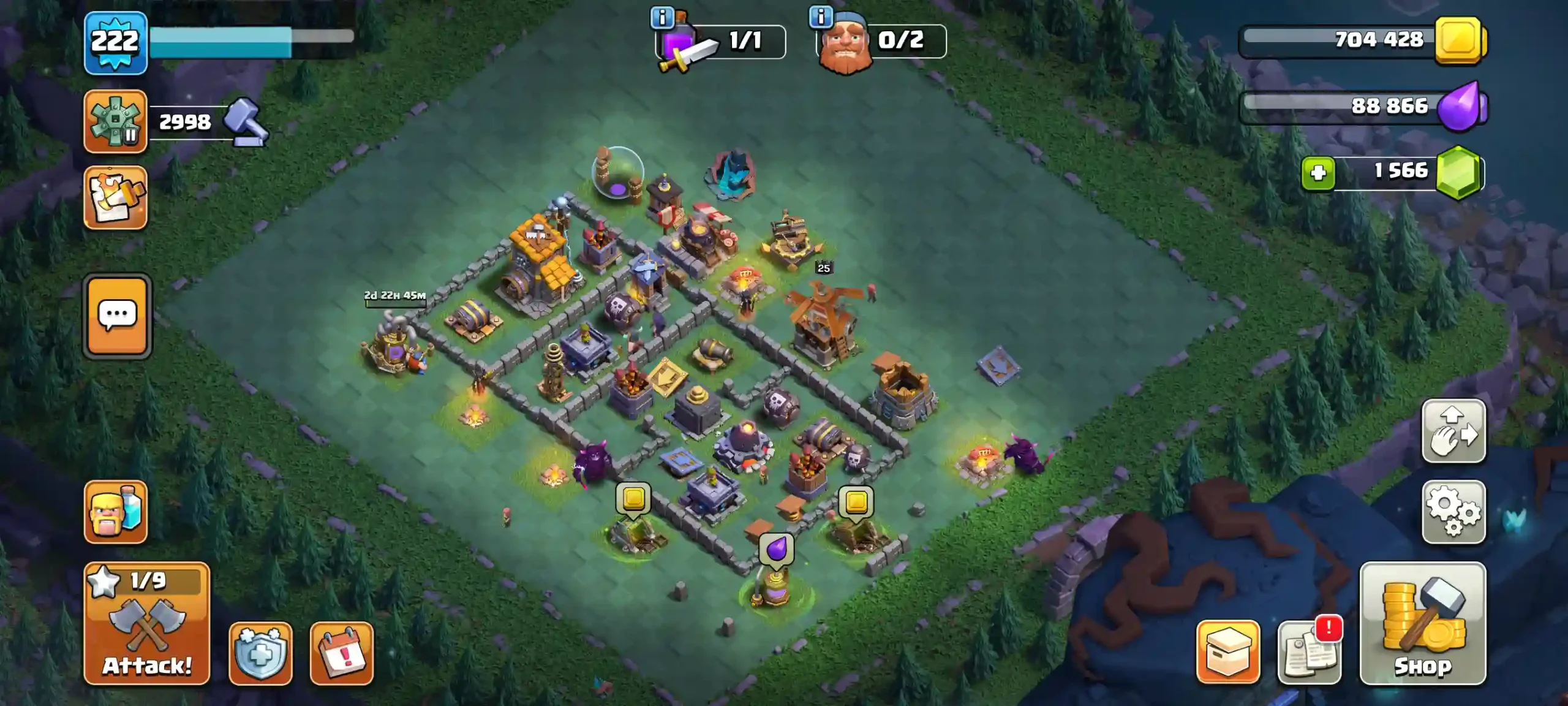Screen dimensions: 1568x706
Task: Open the puzzle pieces button
Action: pos(116,198)
